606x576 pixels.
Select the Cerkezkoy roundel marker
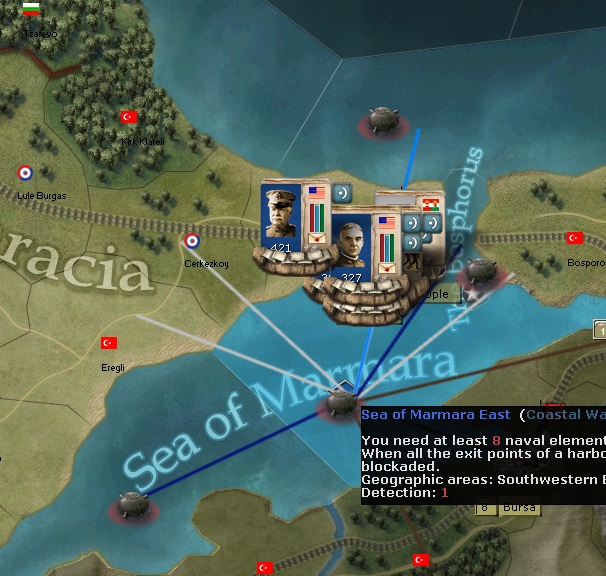tap(191, 240)
